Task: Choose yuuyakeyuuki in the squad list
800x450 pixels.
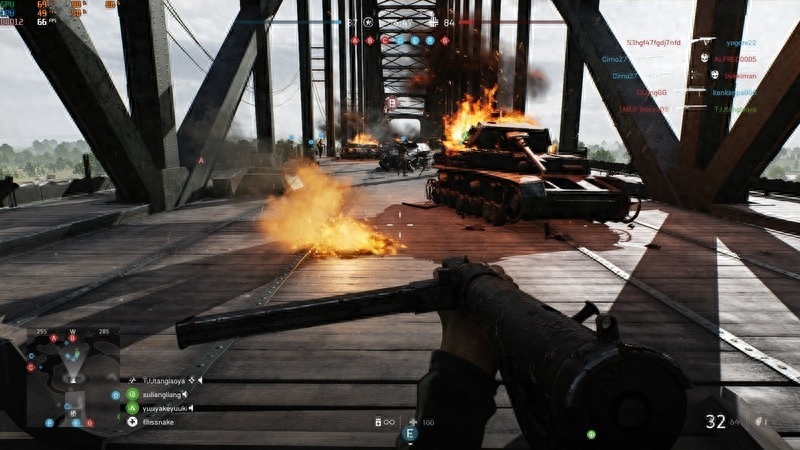Action: [163, 408]
